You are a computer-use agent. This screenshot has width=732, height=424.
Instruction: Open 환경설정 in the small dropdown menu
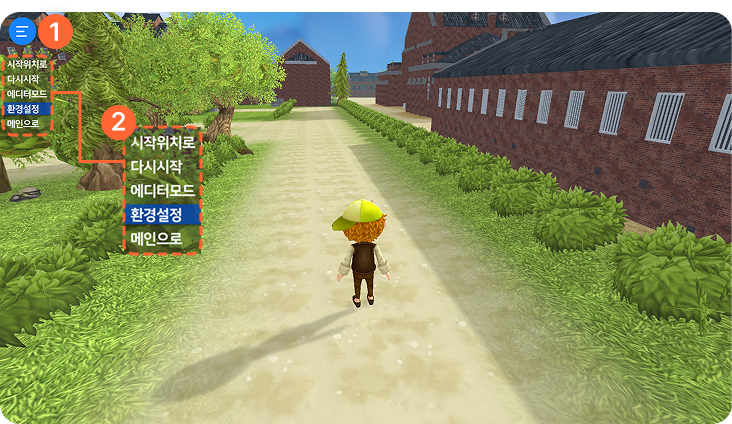click(x=24, y=108)
